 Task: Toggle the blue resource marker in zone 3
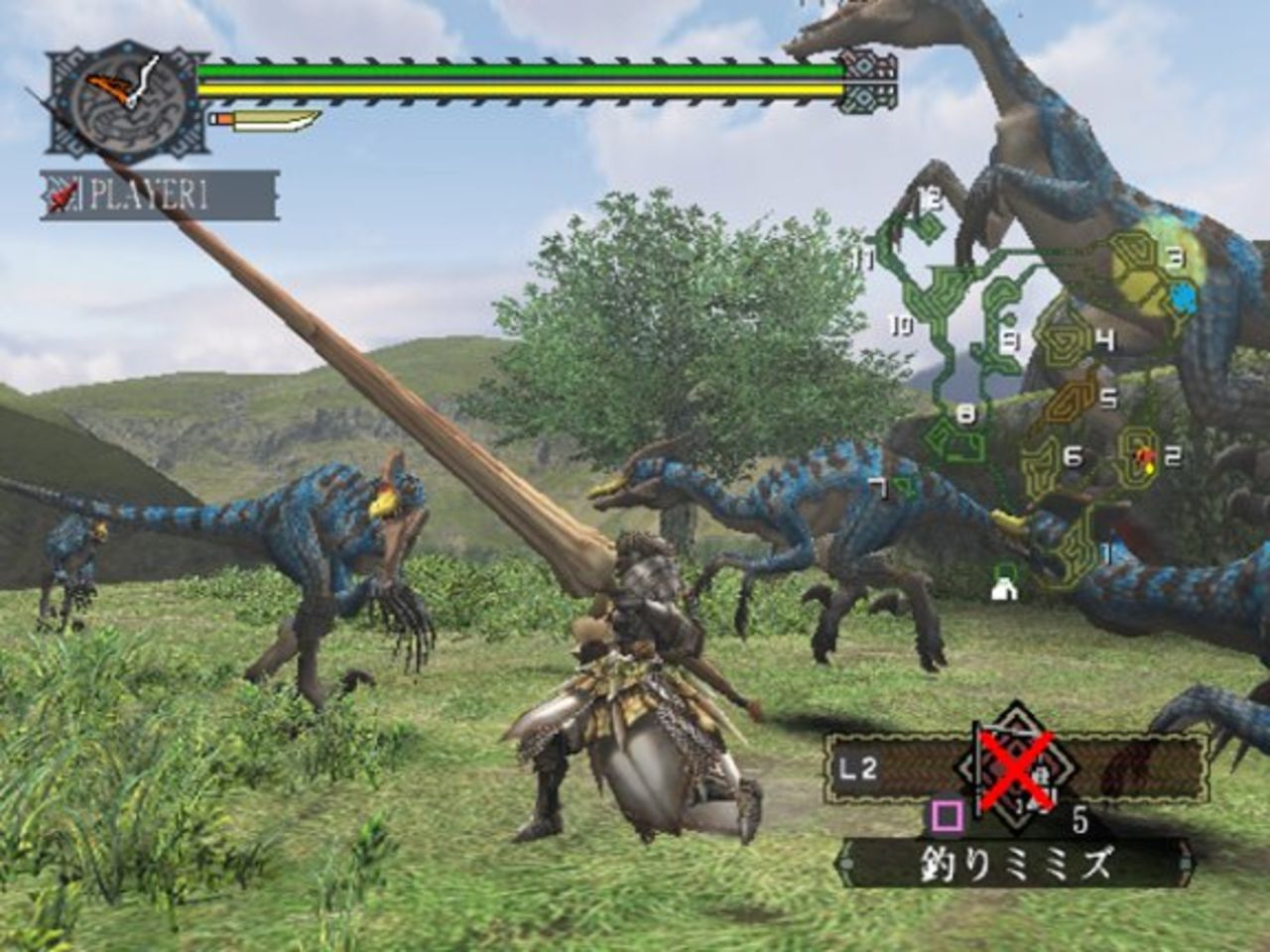coord(1182,295)
